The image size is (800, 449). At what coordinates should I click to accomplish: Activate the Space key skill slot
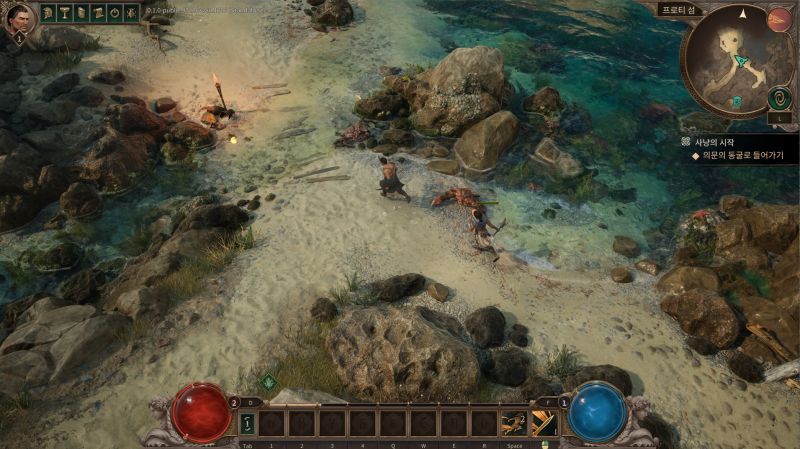click(514, 424)
